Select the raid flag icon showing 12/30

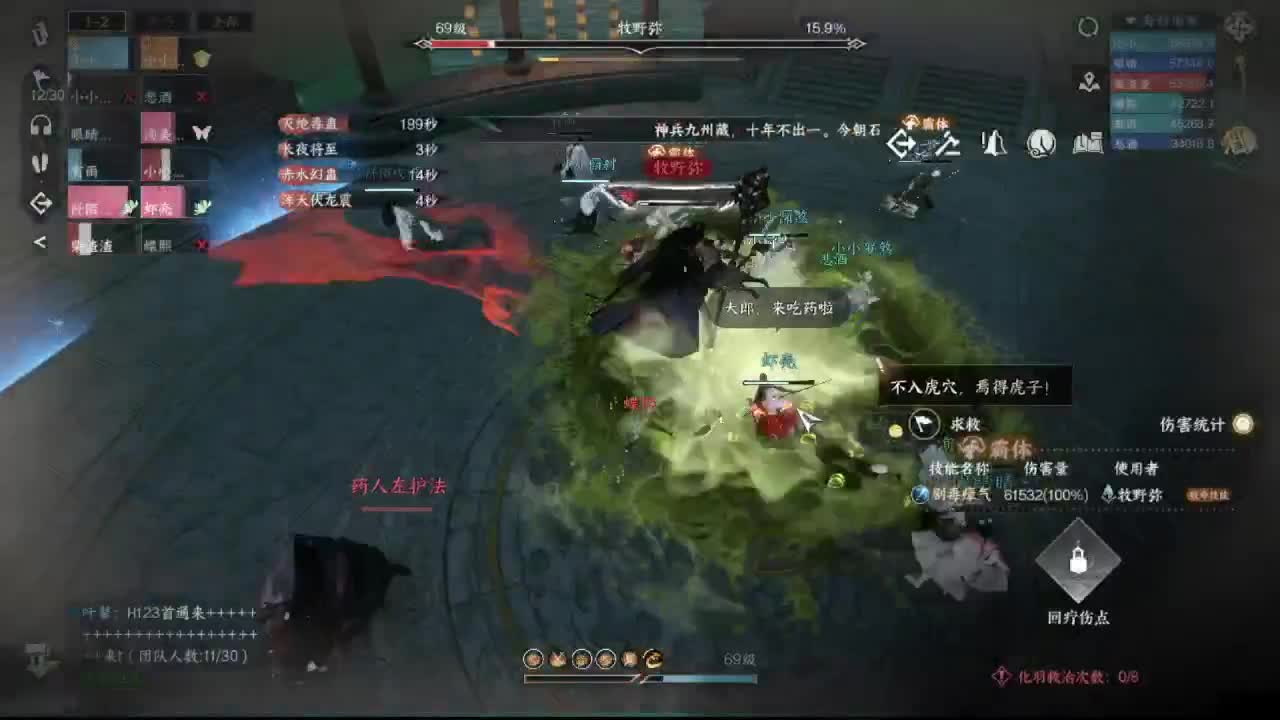click(x=40, y=80)
